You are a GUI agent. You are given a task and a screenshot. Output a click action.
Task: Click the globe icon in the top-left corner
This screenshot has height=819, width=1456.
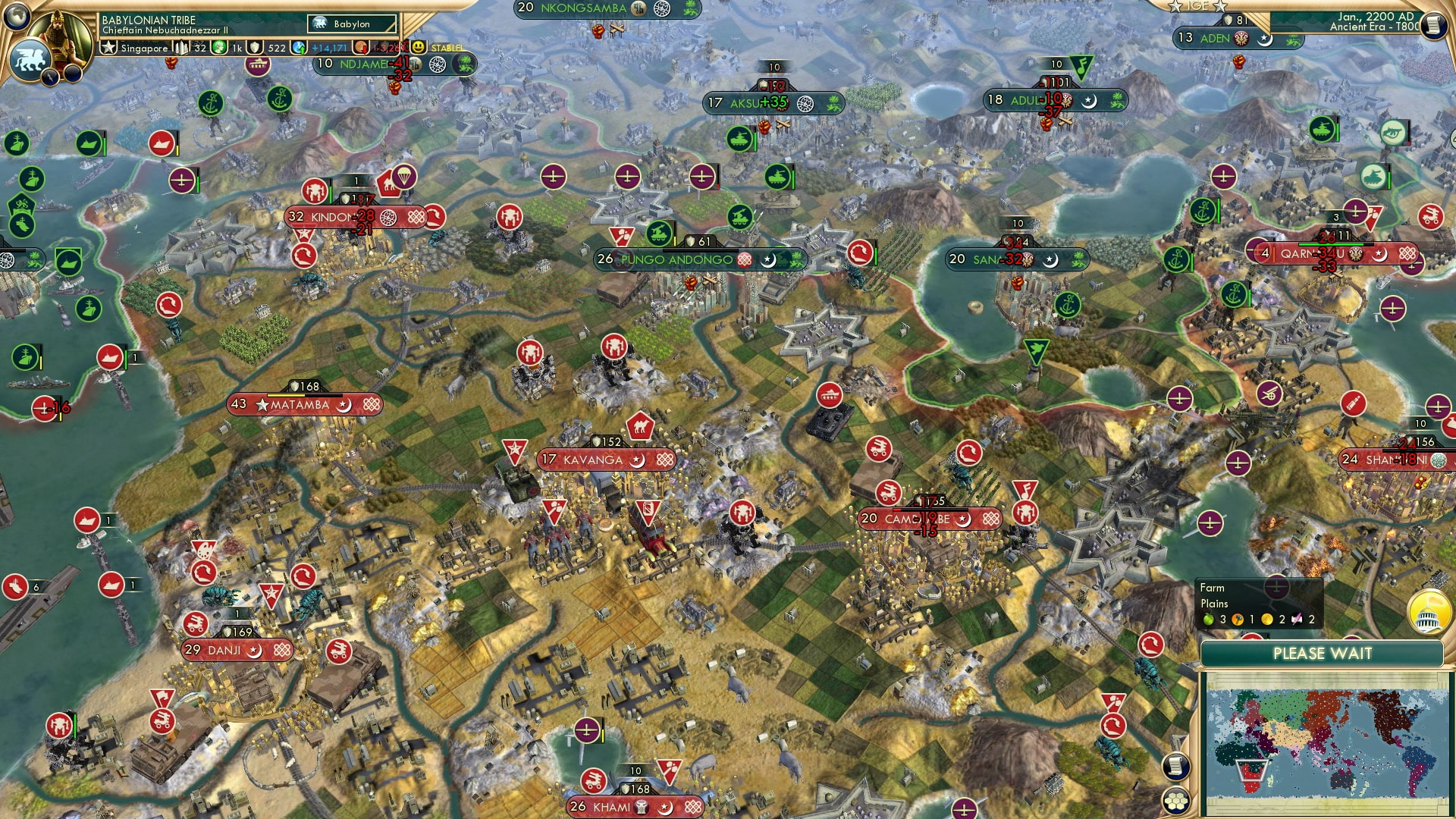15,15
